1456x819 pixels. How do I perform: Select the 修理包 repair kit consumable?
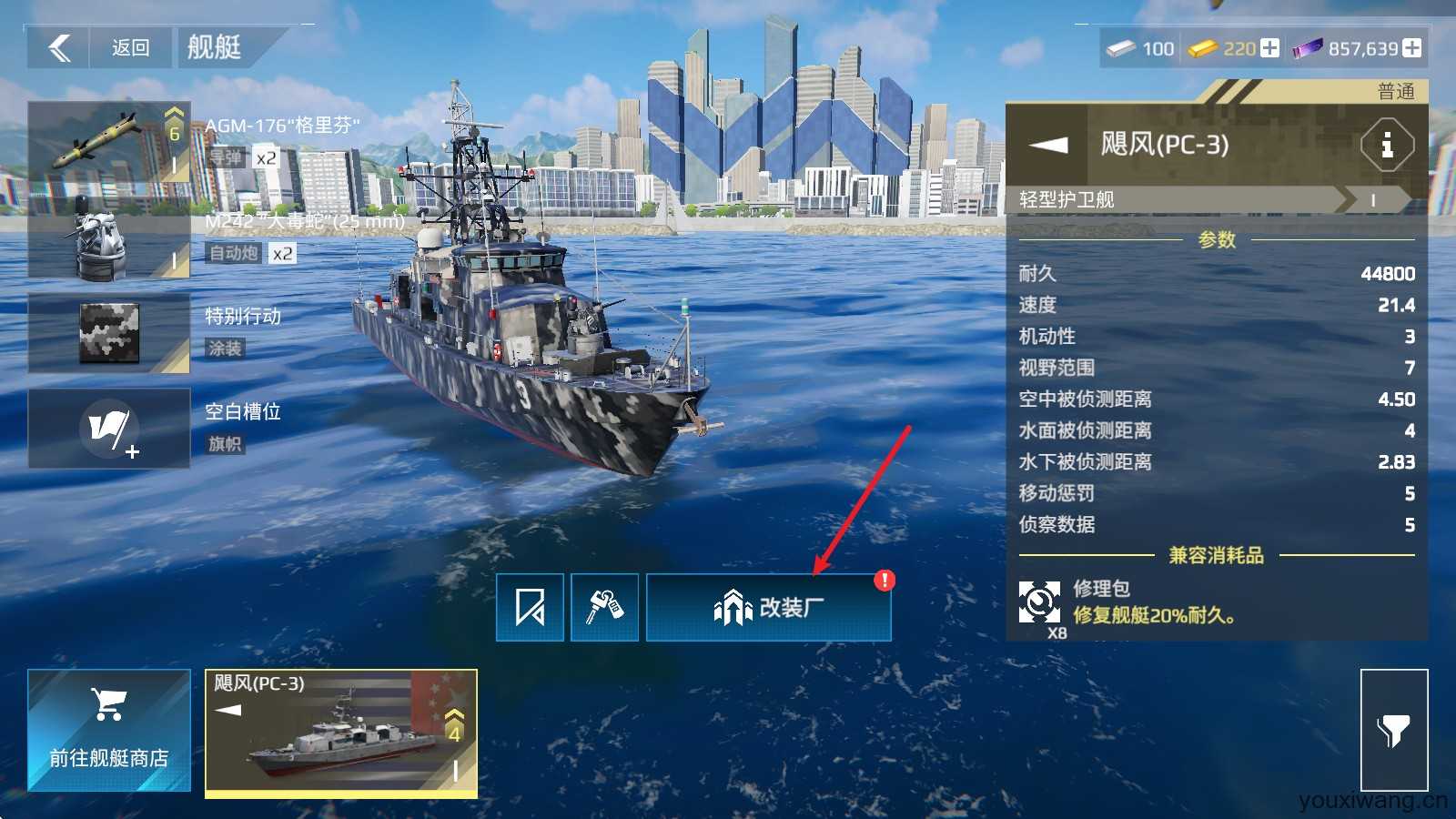[1040, 602]
